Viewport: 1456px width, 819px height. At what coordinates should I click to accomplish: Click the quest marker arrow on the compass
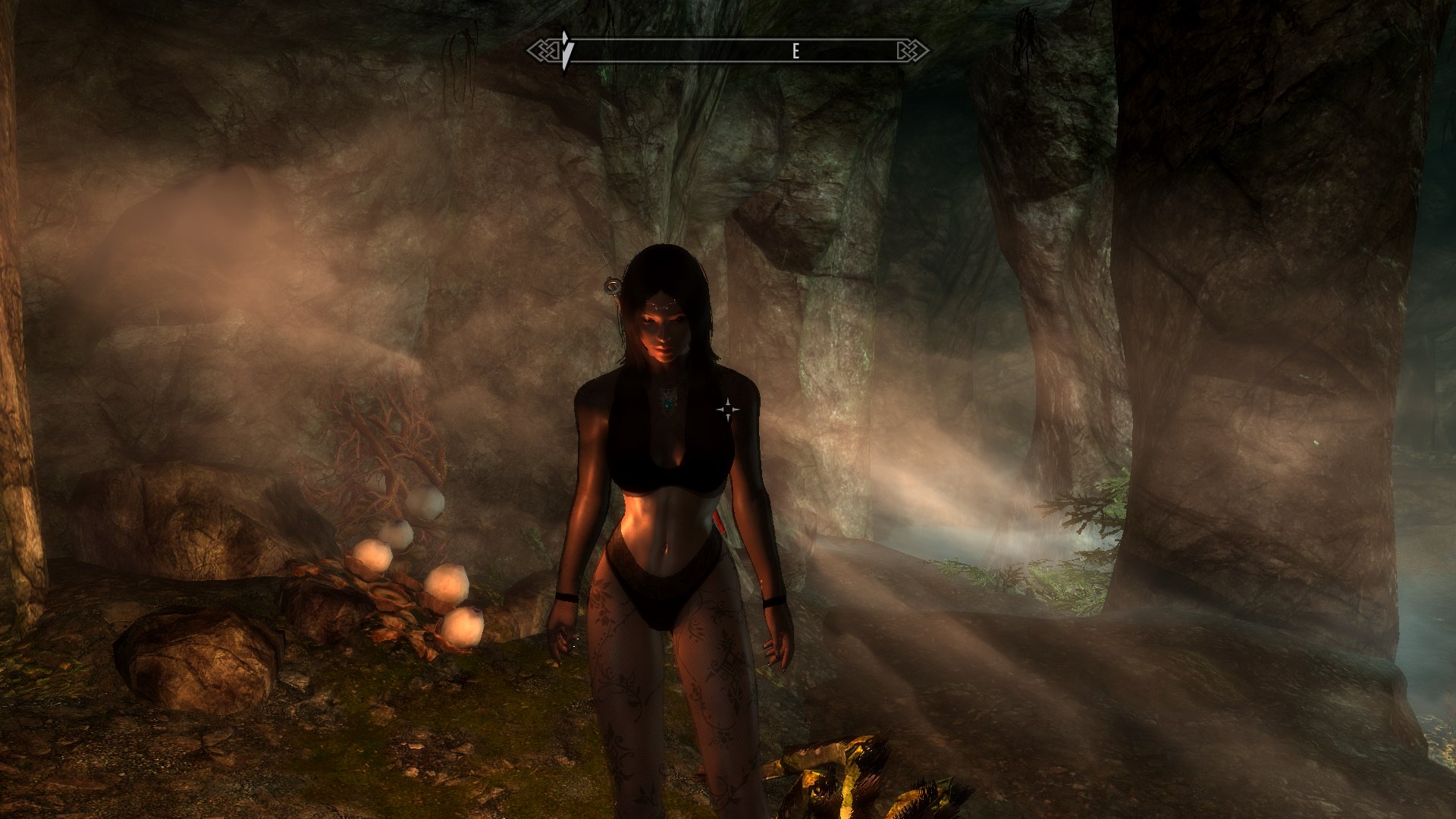(566, 50)
